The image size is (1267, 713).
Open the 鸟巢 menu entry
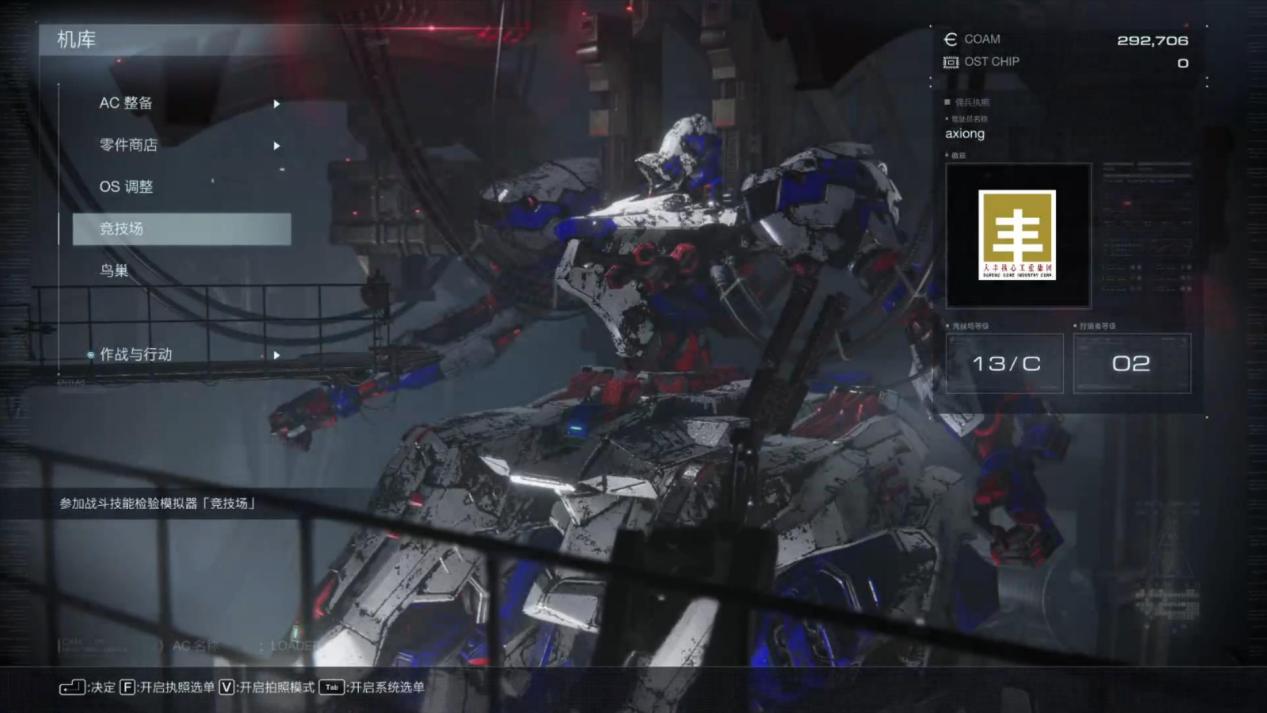tap(114, 271)
